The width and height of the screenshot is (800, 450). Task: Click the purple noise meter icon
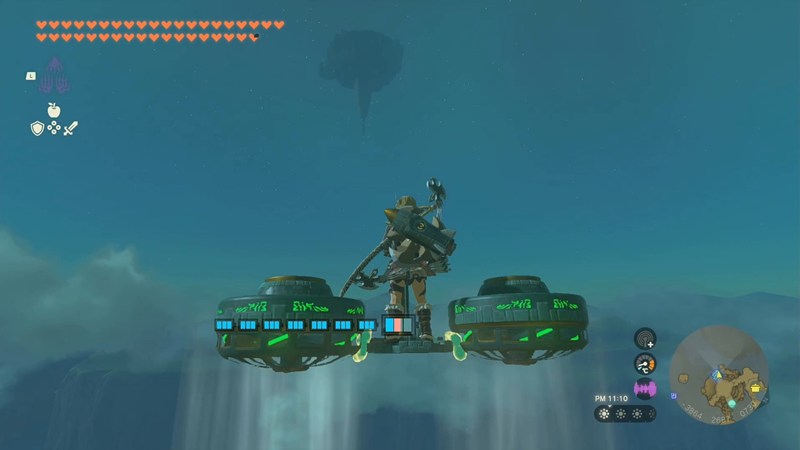(645, 388)
